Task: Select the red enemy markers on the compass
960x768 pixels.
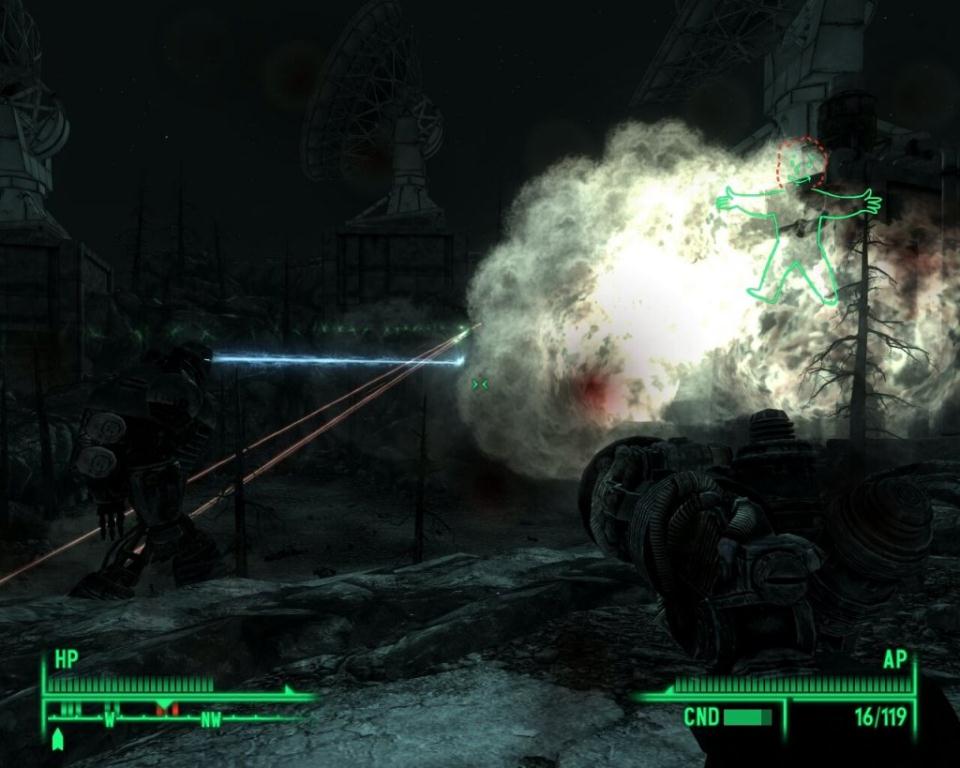Action: point(166,709)
